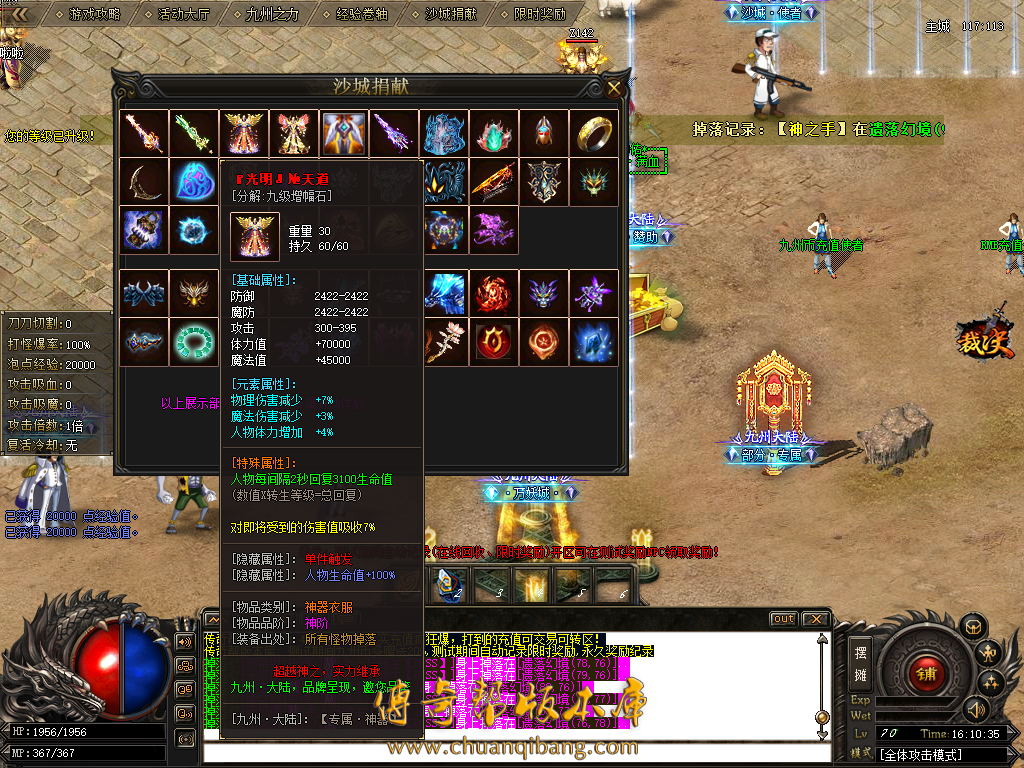Open the 沙城捐献 menu entry
The image size is (1024, 768).
click(450, 15)
